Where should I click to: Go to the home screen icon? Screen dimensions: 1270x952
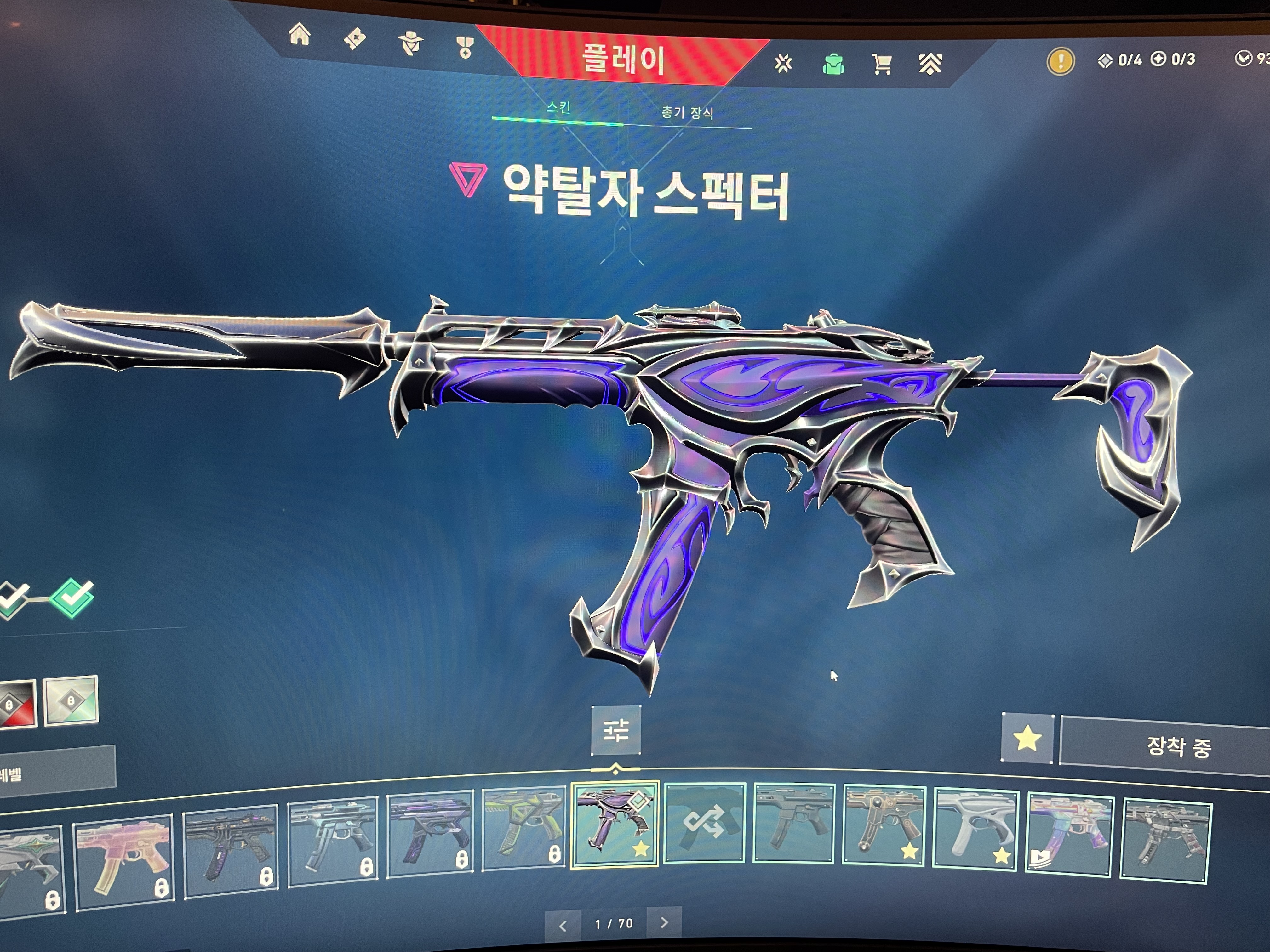[300, 35]
